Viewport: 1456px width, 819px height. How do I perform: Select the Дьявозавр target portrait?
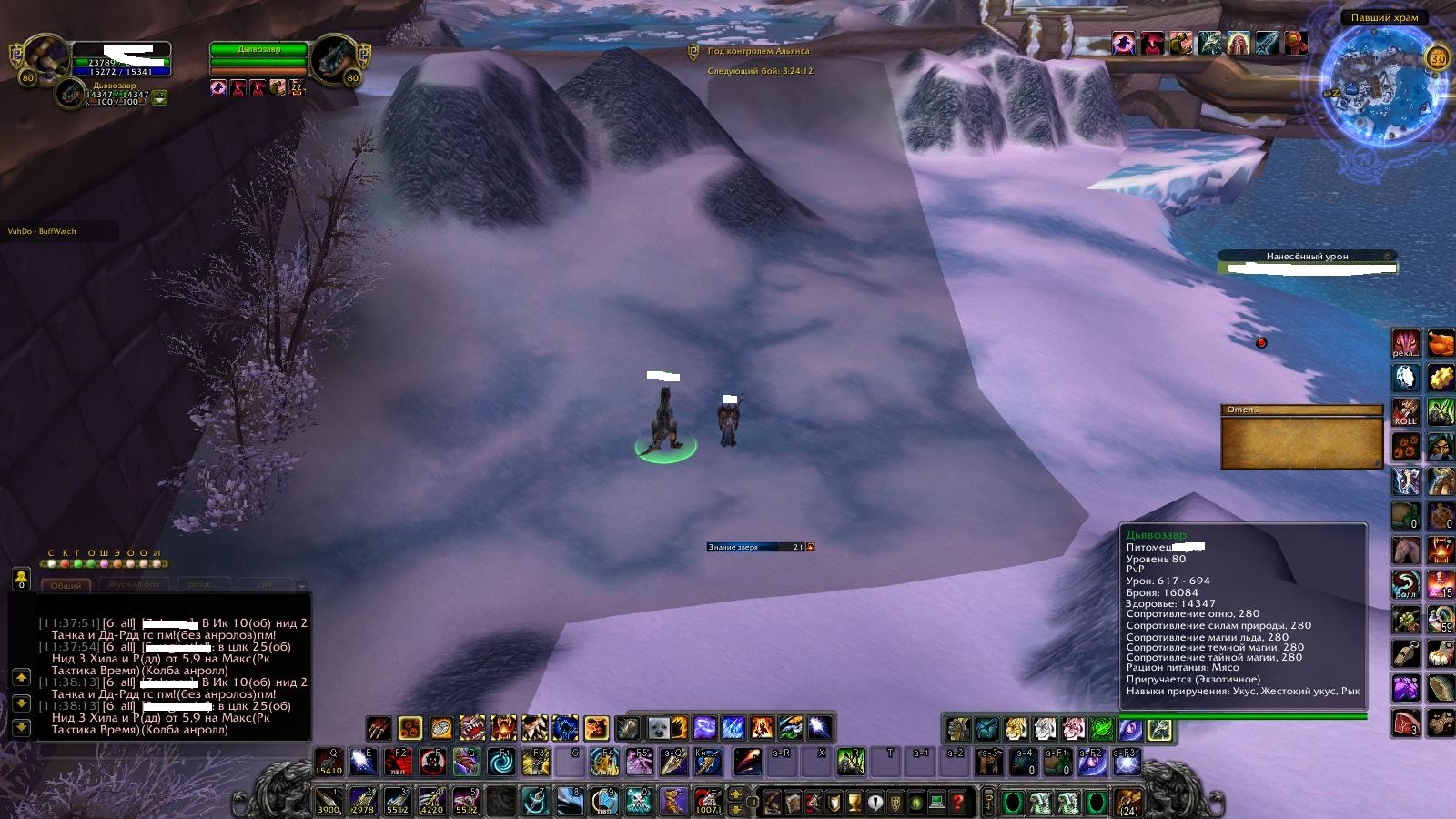point(334,58)
